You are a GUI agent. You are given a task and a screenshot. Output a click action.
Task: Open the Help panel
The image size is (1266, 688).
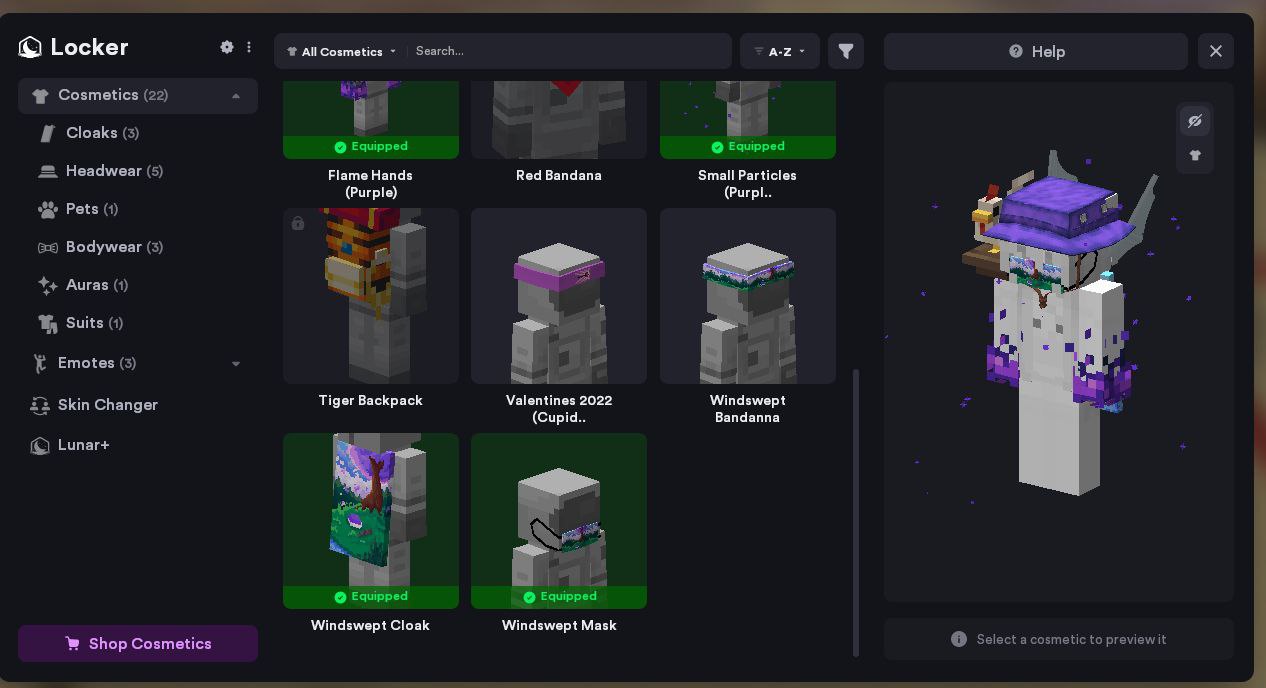pyautogui.click(x=1036, y=52)
